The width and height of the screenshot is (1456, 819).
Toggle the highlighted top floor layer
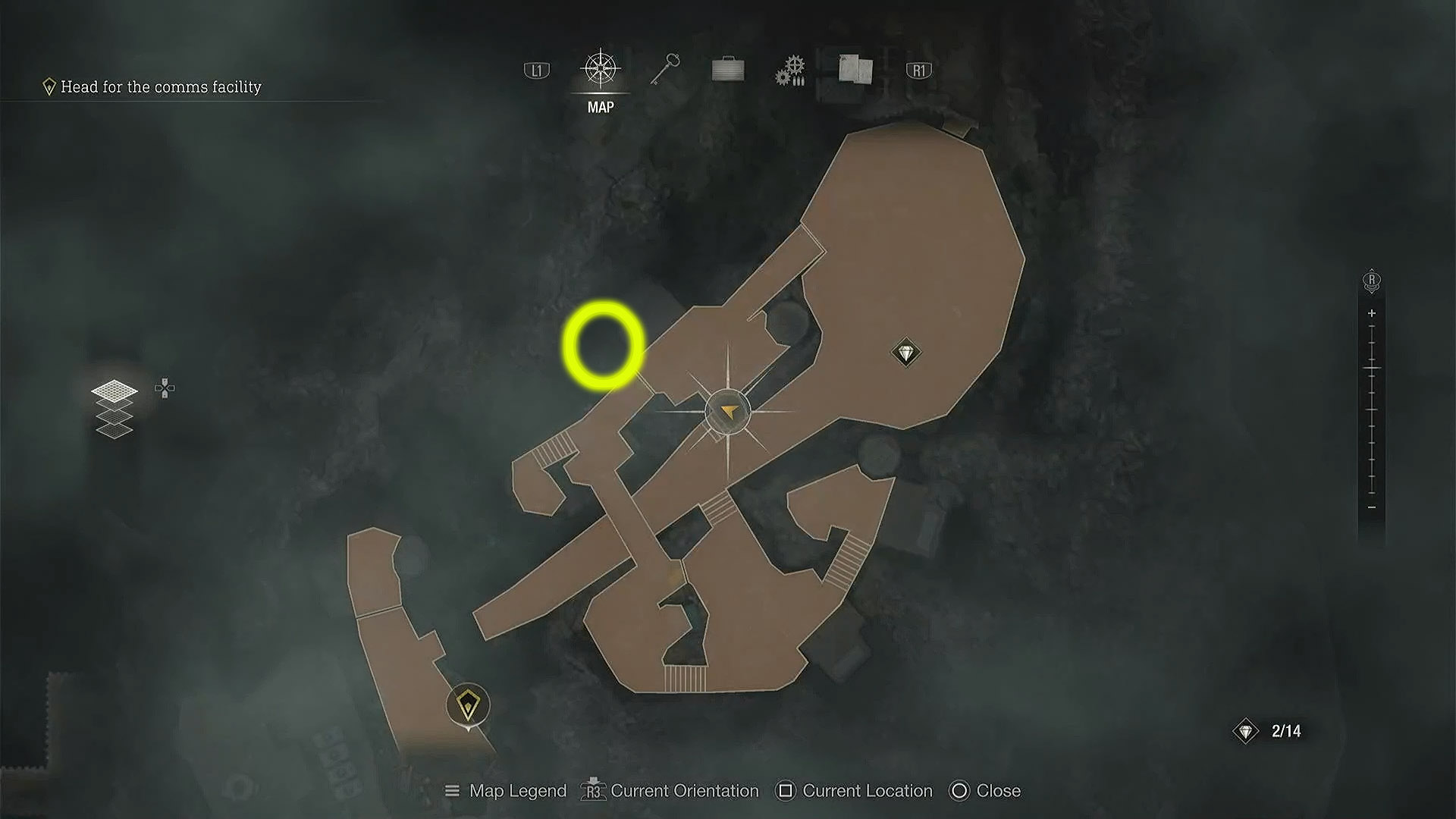point(114,391)
